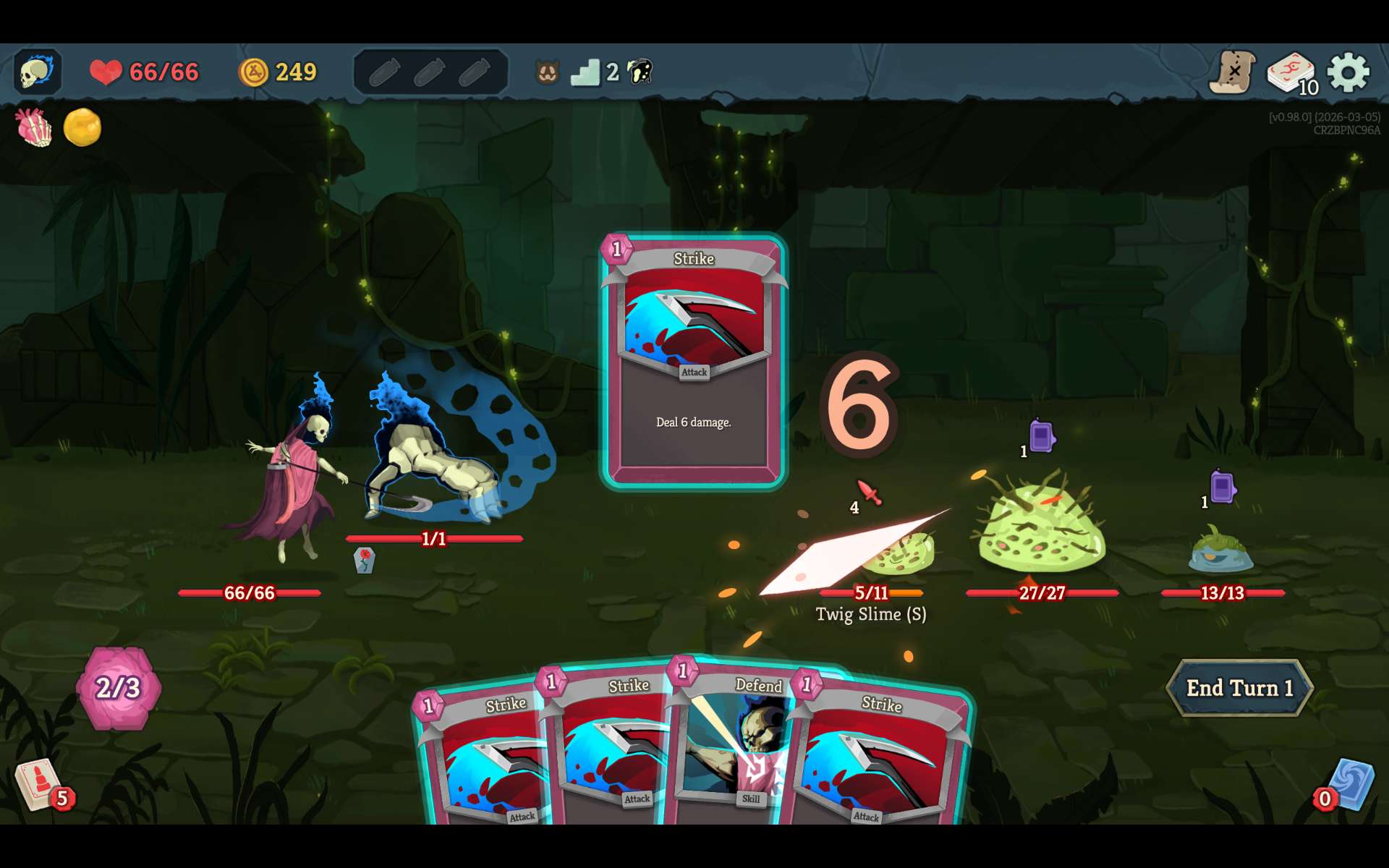Viewport: 1389px width, 868px height.
Task: Open the discard pile
Action: pyautogui.click(x=1349, y=785)
